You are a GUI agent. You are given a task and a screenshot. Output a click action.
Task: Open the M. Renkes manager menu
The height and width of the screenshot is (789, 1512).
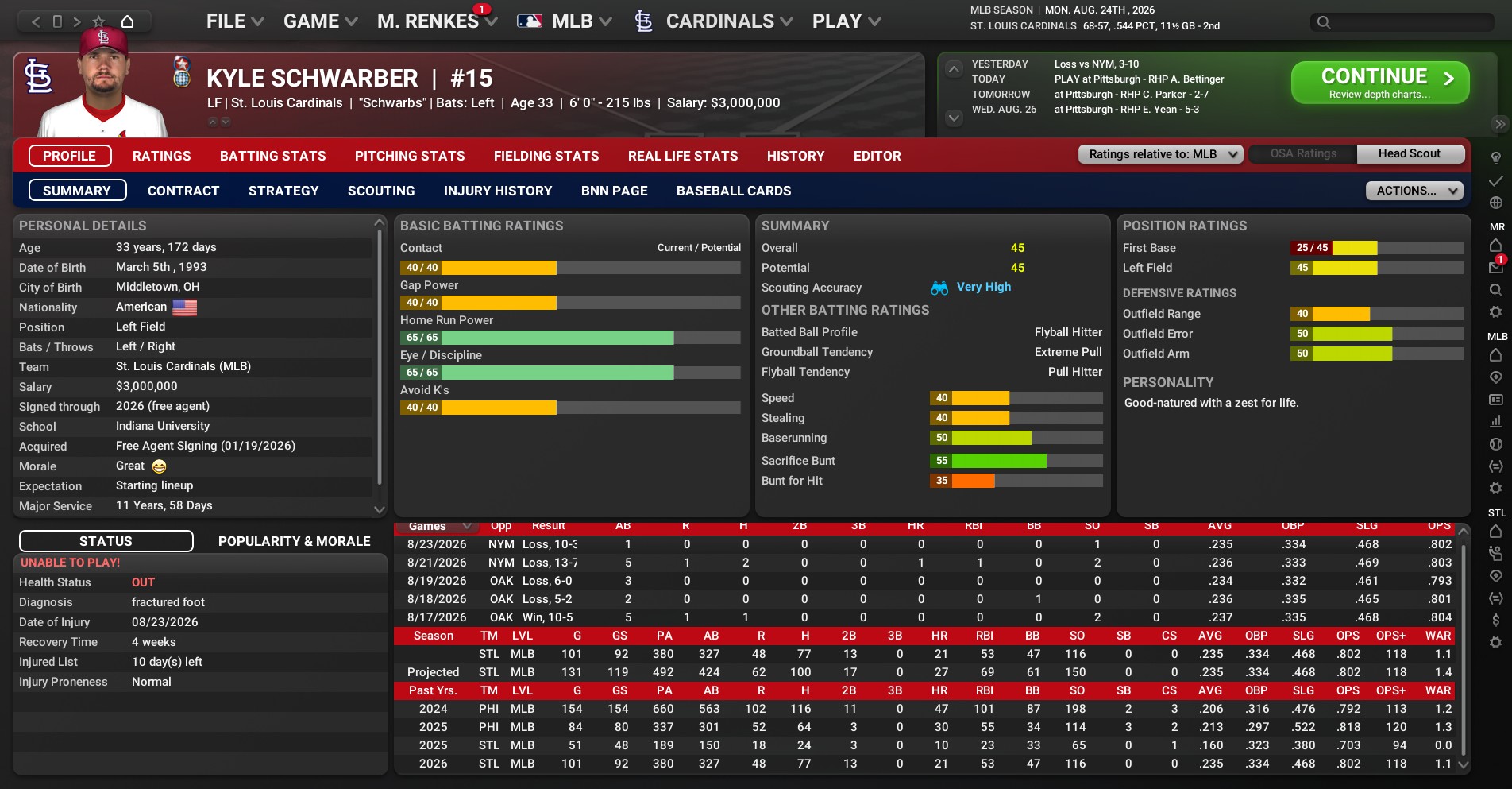pyautogui.click(x=437, y=21)
